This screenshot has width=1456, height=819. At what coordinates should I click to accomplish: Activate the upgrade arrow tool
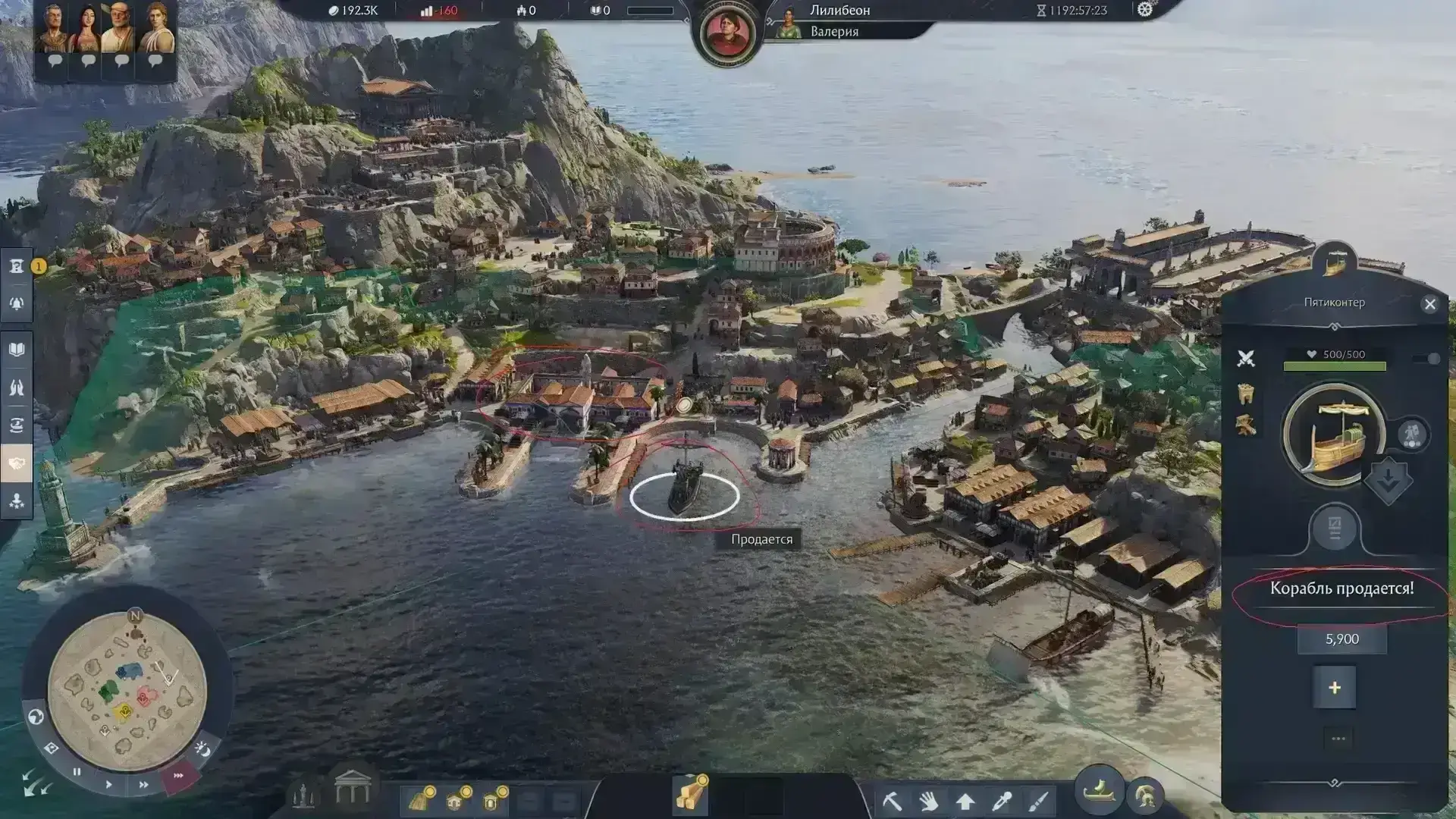[965, 801]
